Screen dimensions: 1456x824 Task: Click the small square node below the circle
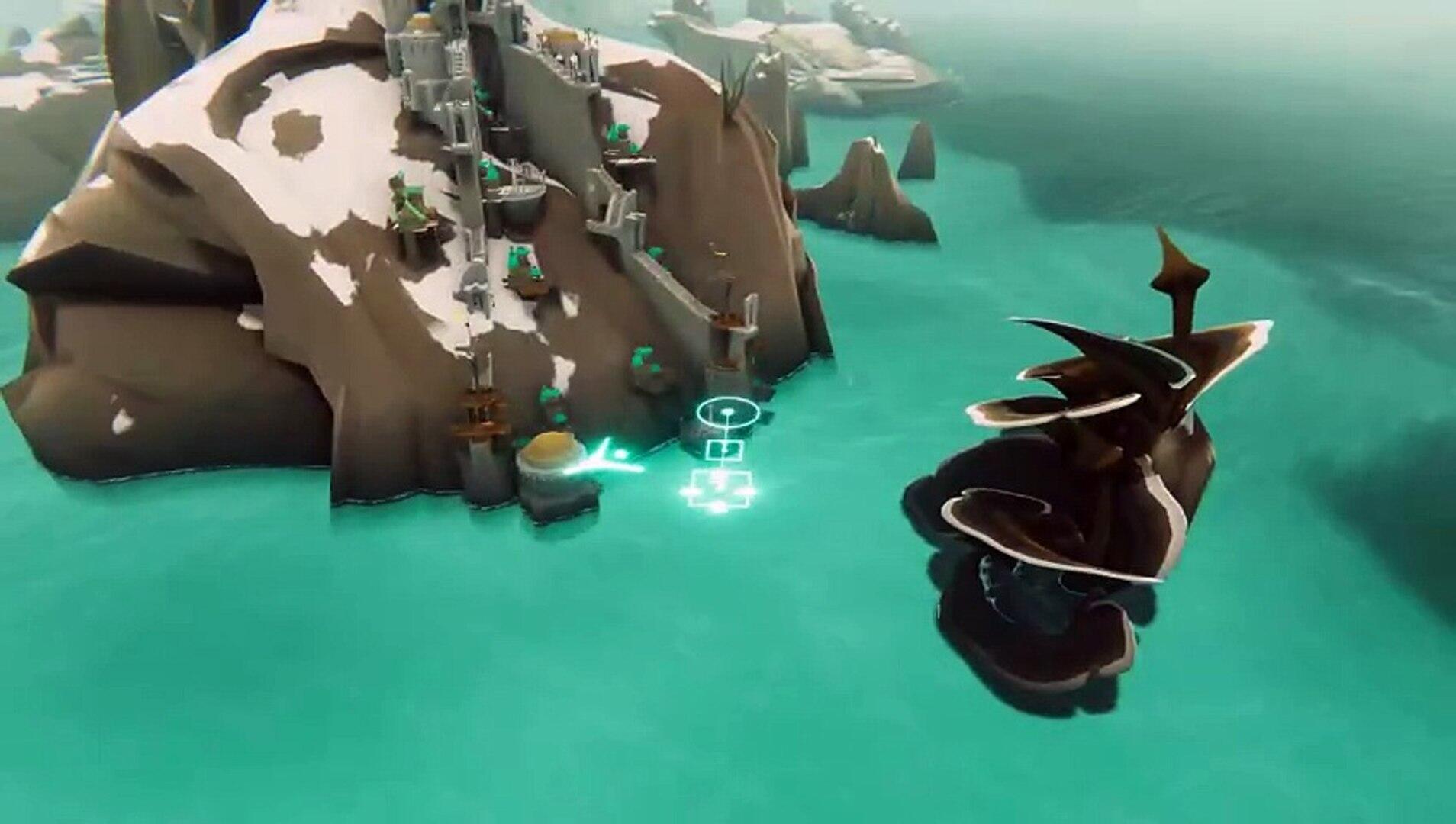click(x=724, y=451)
